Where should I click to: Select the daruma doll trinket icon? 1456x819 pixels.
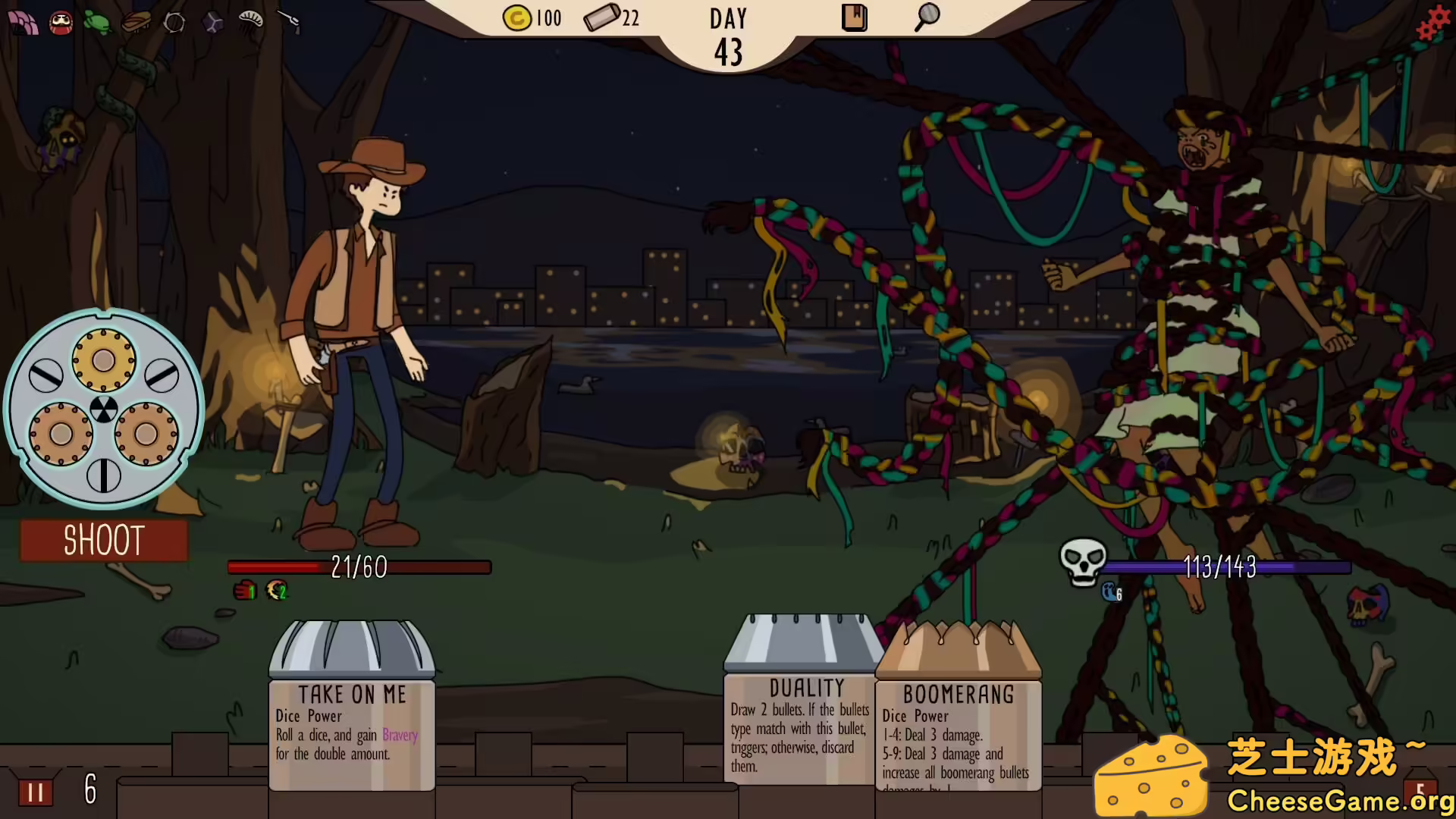61,23
